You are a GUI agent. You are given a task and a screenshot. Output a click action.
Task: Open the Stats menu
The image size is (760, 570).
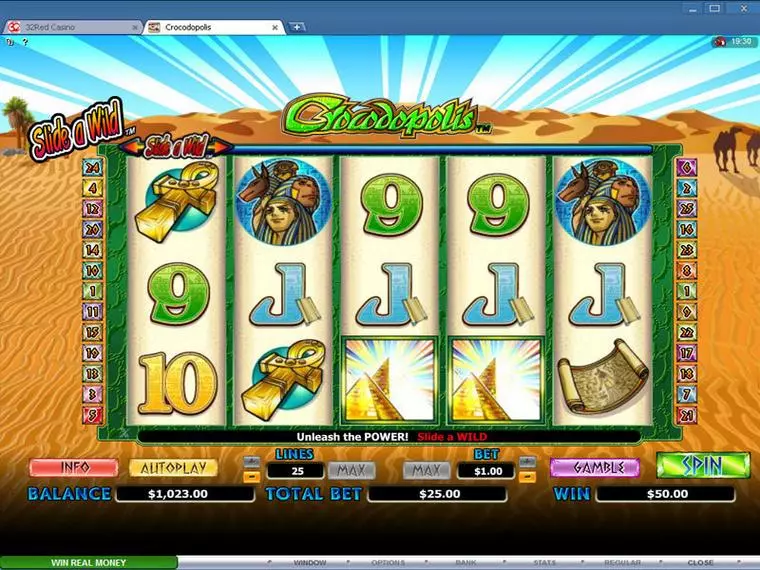pyautogui.click(x=544, y=563)
